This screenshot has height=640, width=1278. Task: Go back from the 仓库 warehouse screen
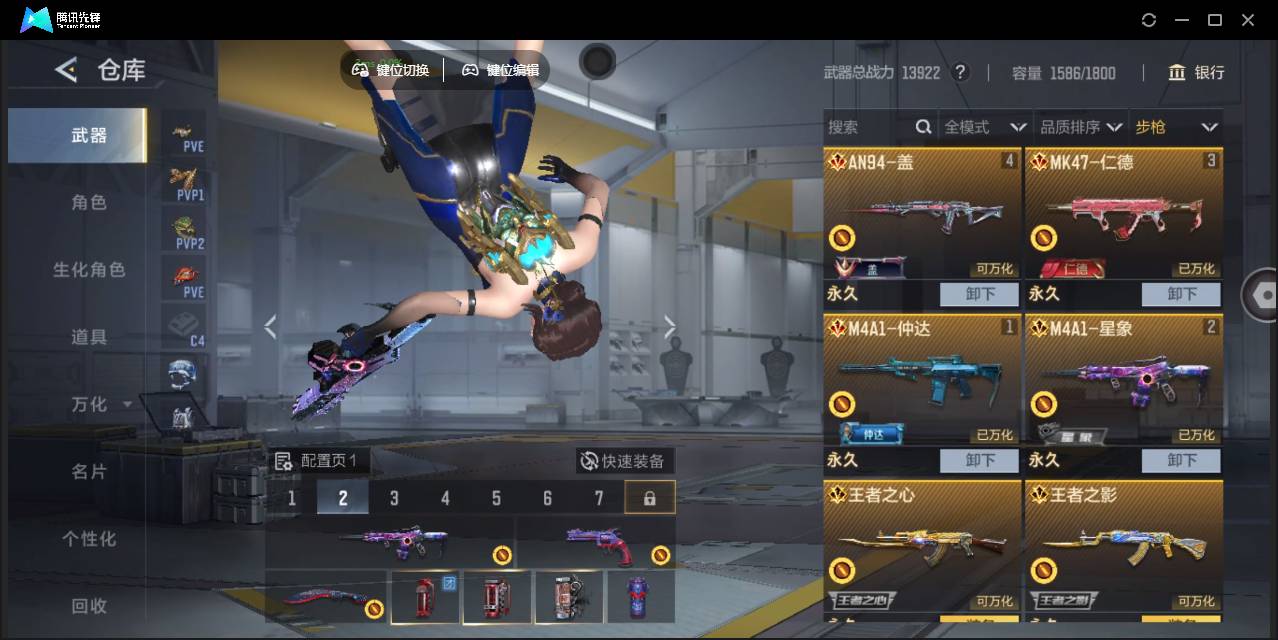coord(66,70)
